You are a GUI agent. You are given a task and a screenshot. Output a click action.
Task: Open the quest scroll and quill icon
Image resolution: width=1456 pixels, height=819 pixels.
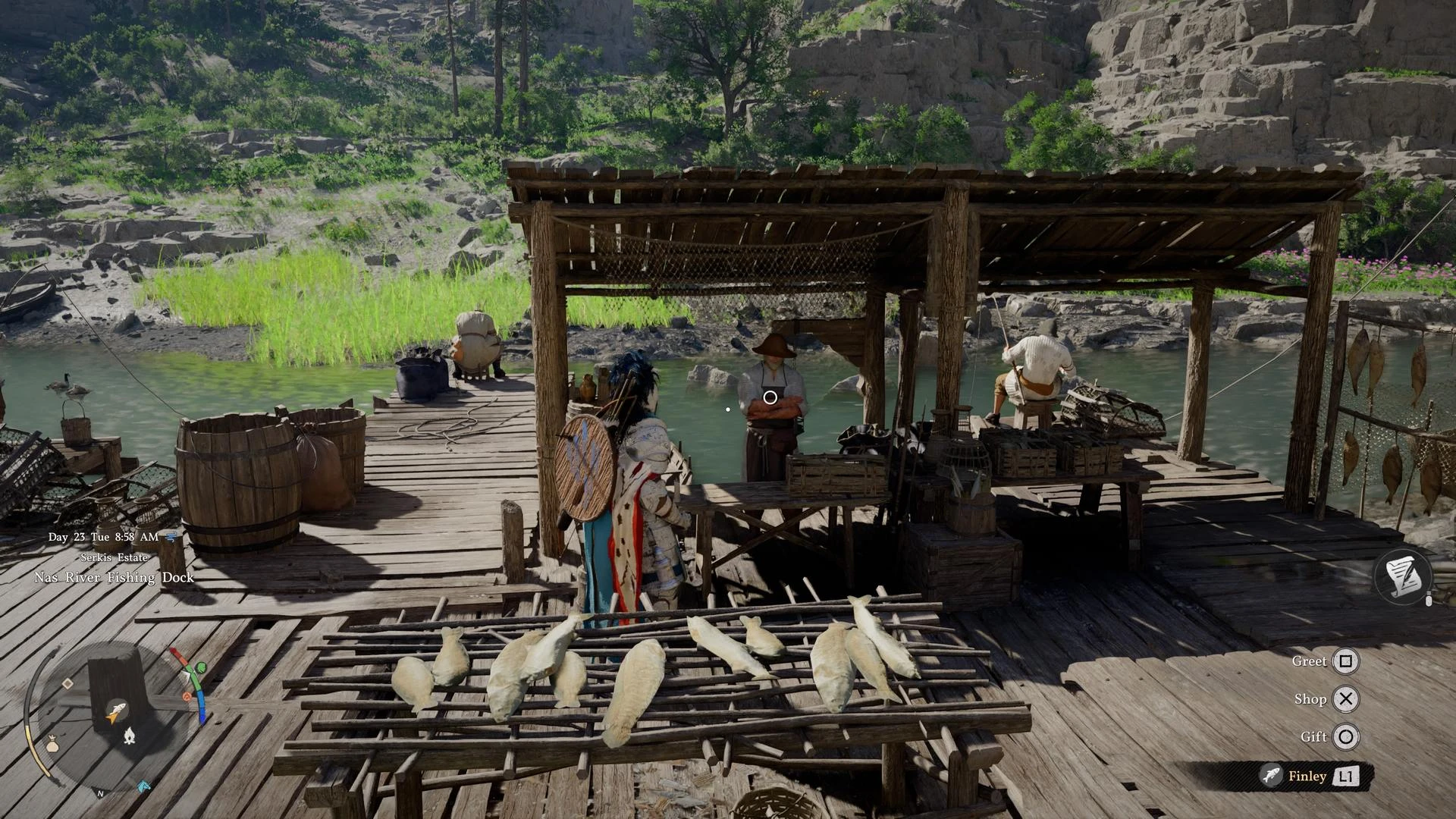click(1402, 577)
